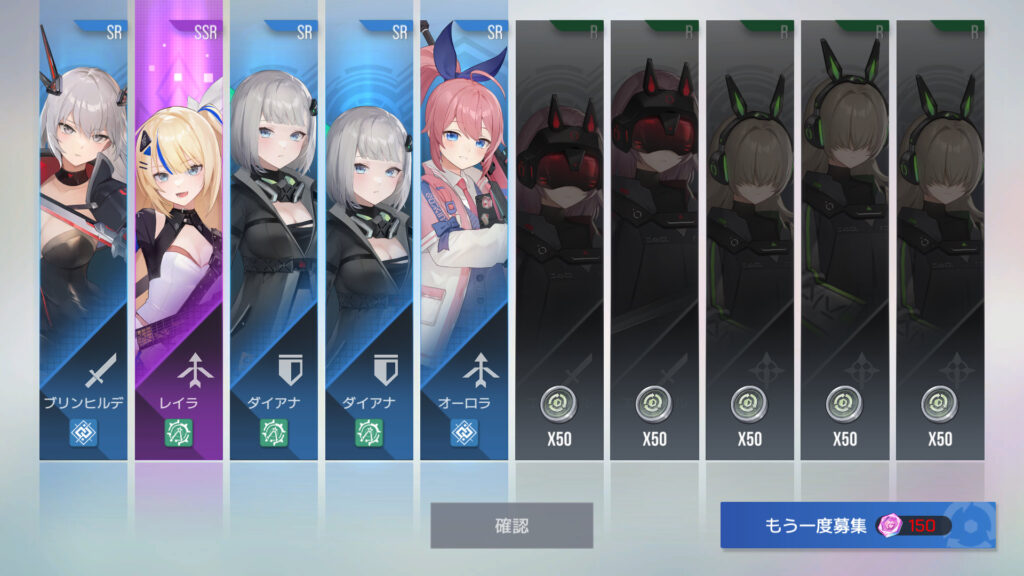Confirm the recruitment results with 確認
This screenshot has width=1024, height=576.
[511, 525]
